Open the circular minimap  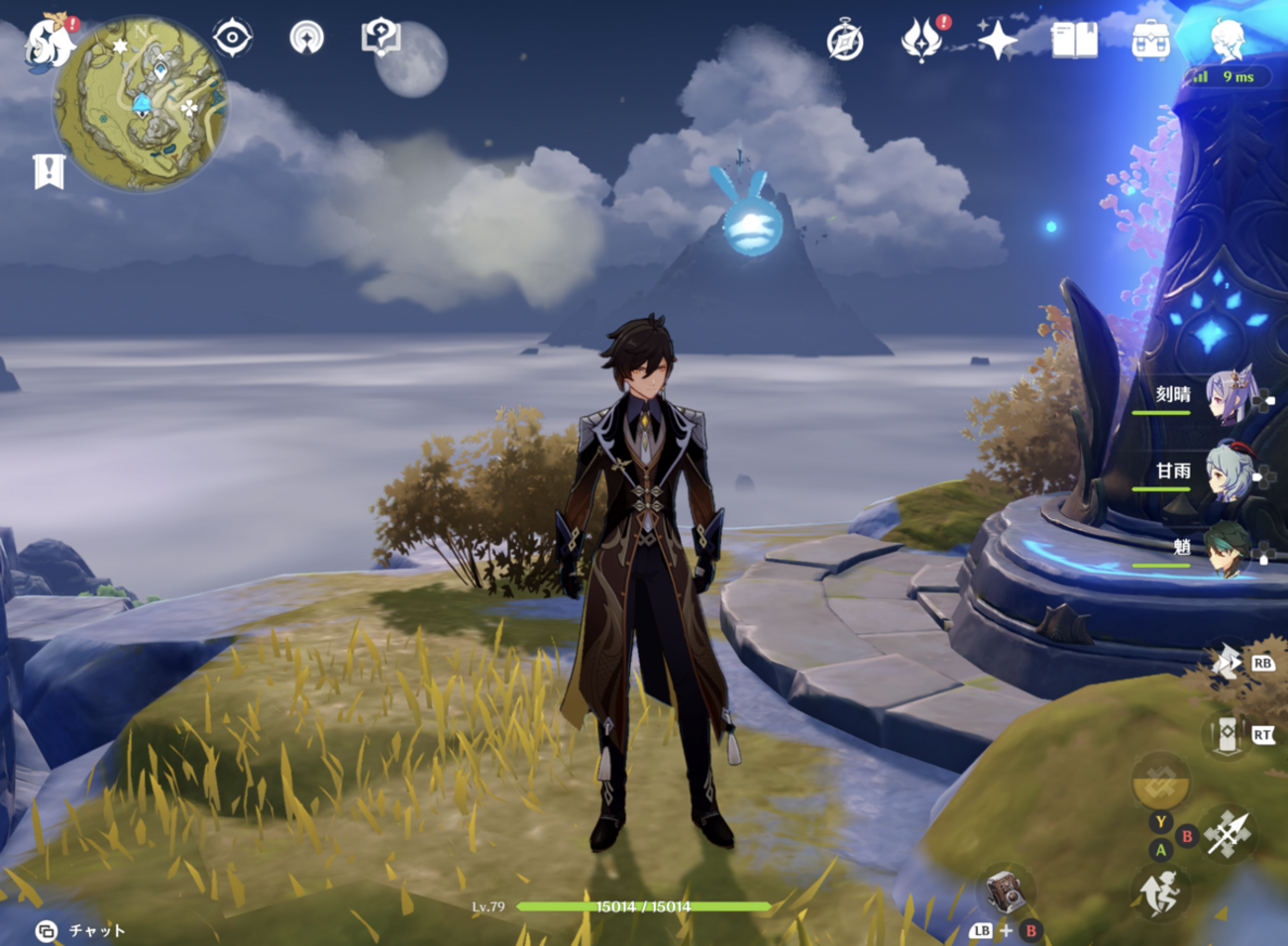141,104
